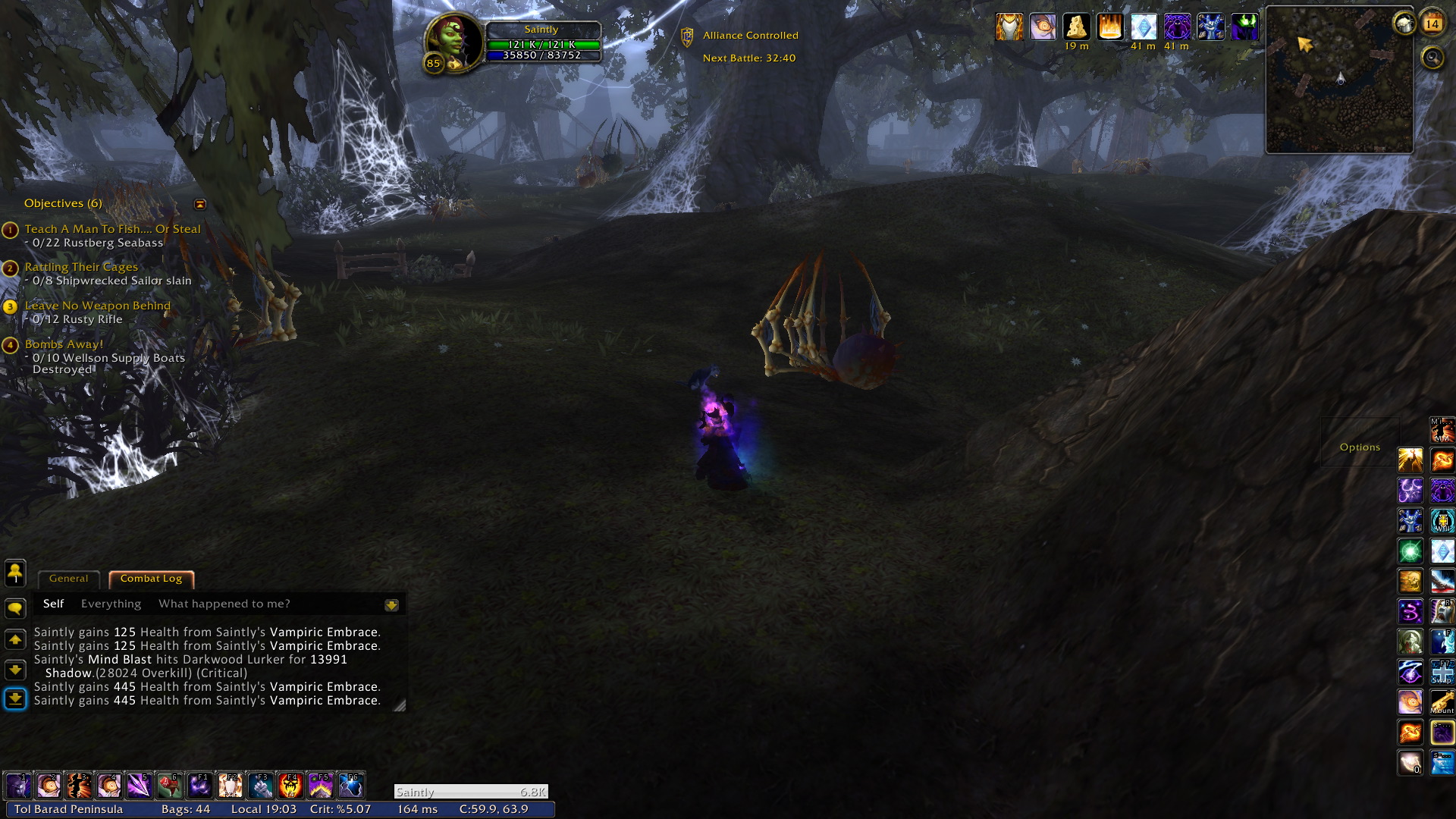Cast the flaming skull ability bound to F4
Viewport: 1456px width, 819px height.
(290, 786)
